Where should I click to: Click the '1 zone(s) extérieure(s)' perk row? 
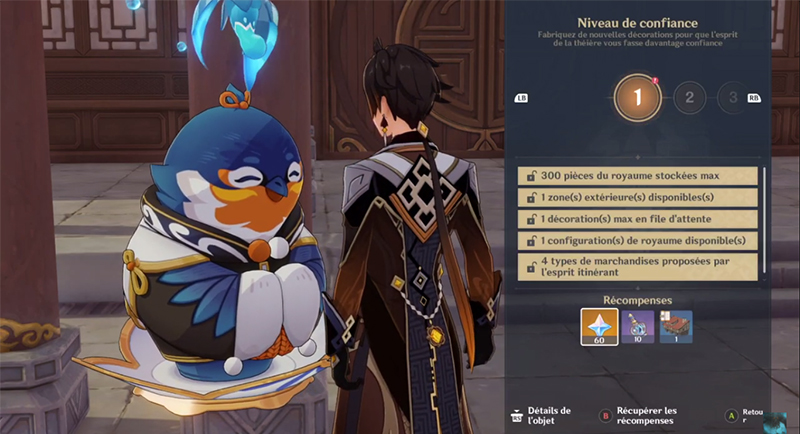pos(637,197)
